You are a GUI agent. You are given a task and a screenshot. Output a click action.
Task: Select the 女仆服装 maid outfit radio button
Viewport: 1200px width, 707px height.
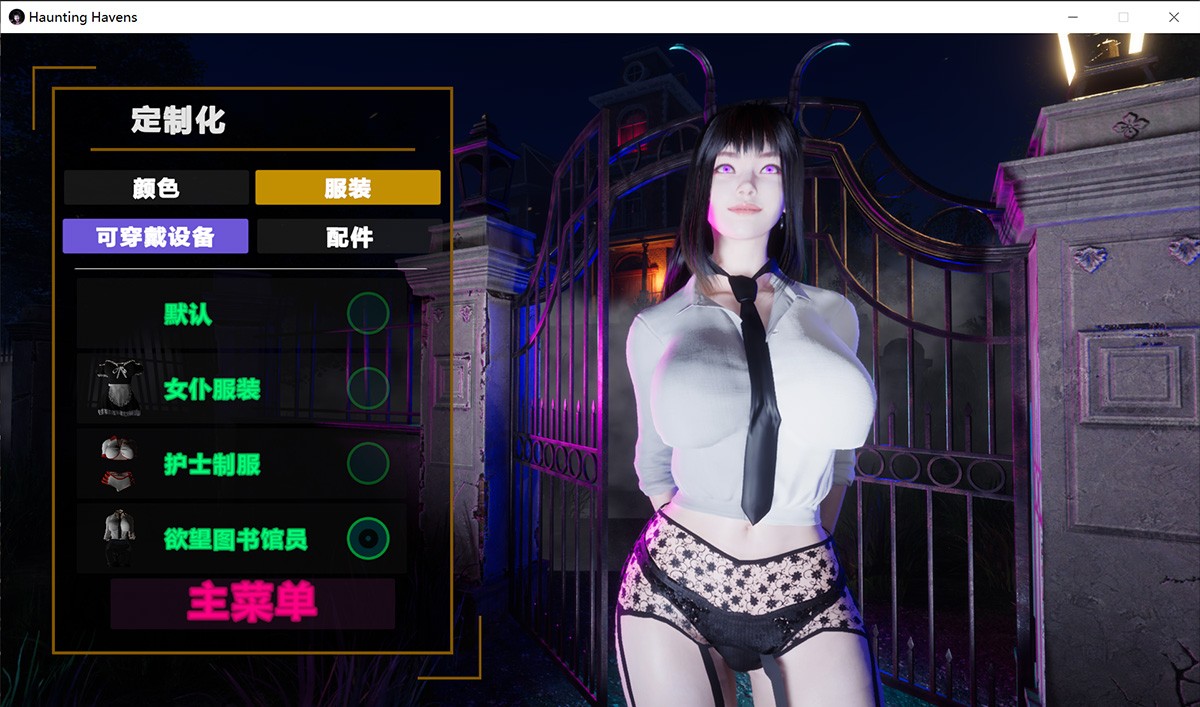click(368, 388)
